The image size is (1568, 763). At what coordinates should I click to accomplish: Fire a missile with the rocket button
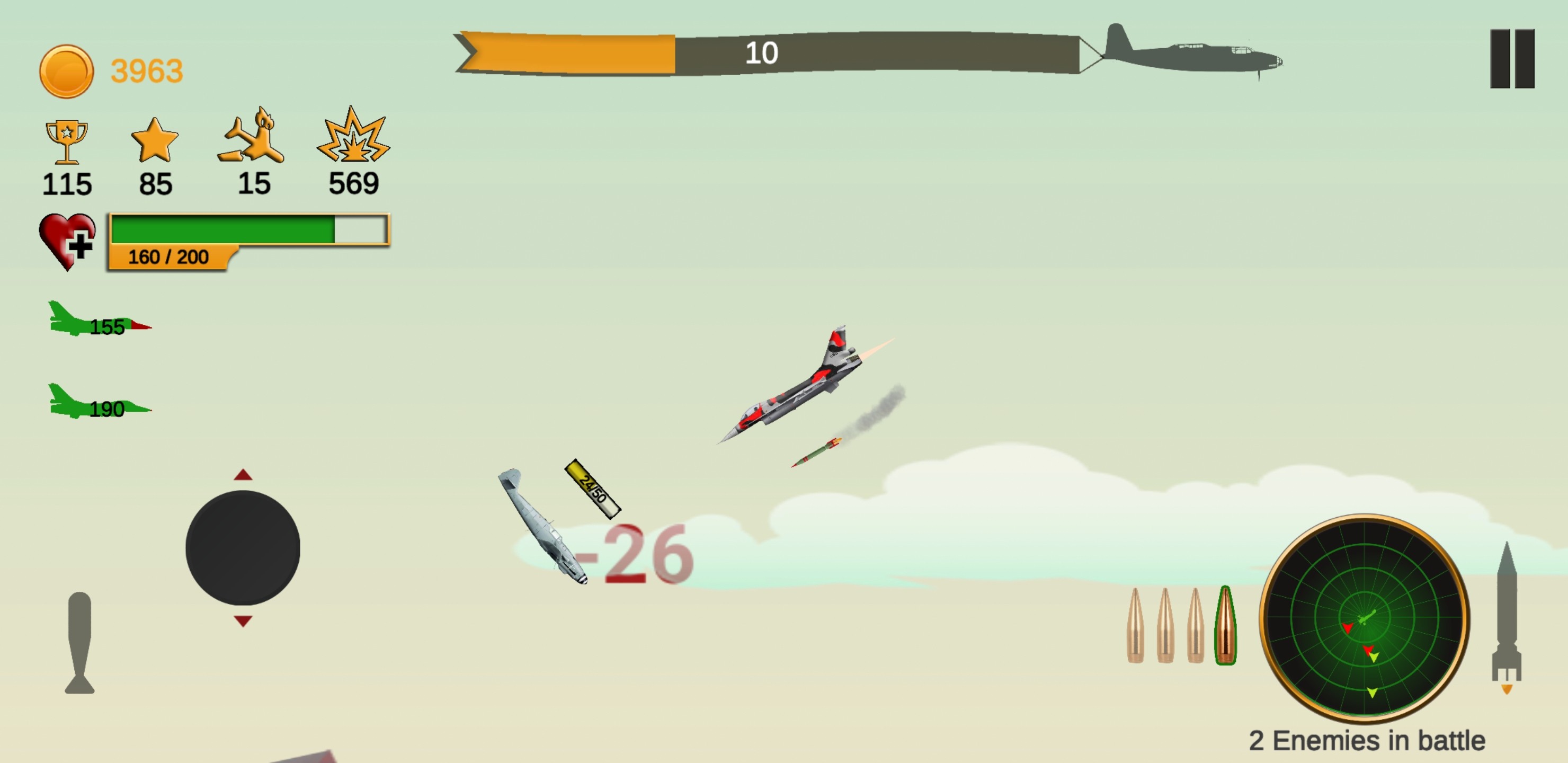tap(1506, 615)
